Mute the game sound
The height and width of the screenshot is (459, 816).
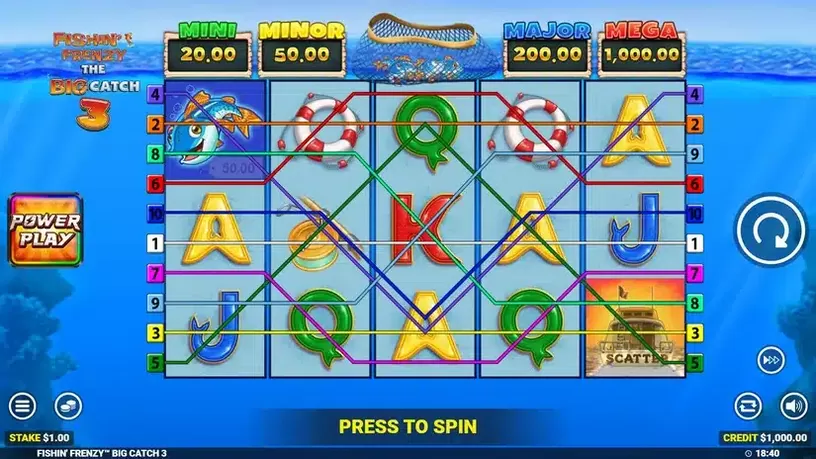(793, 406)
